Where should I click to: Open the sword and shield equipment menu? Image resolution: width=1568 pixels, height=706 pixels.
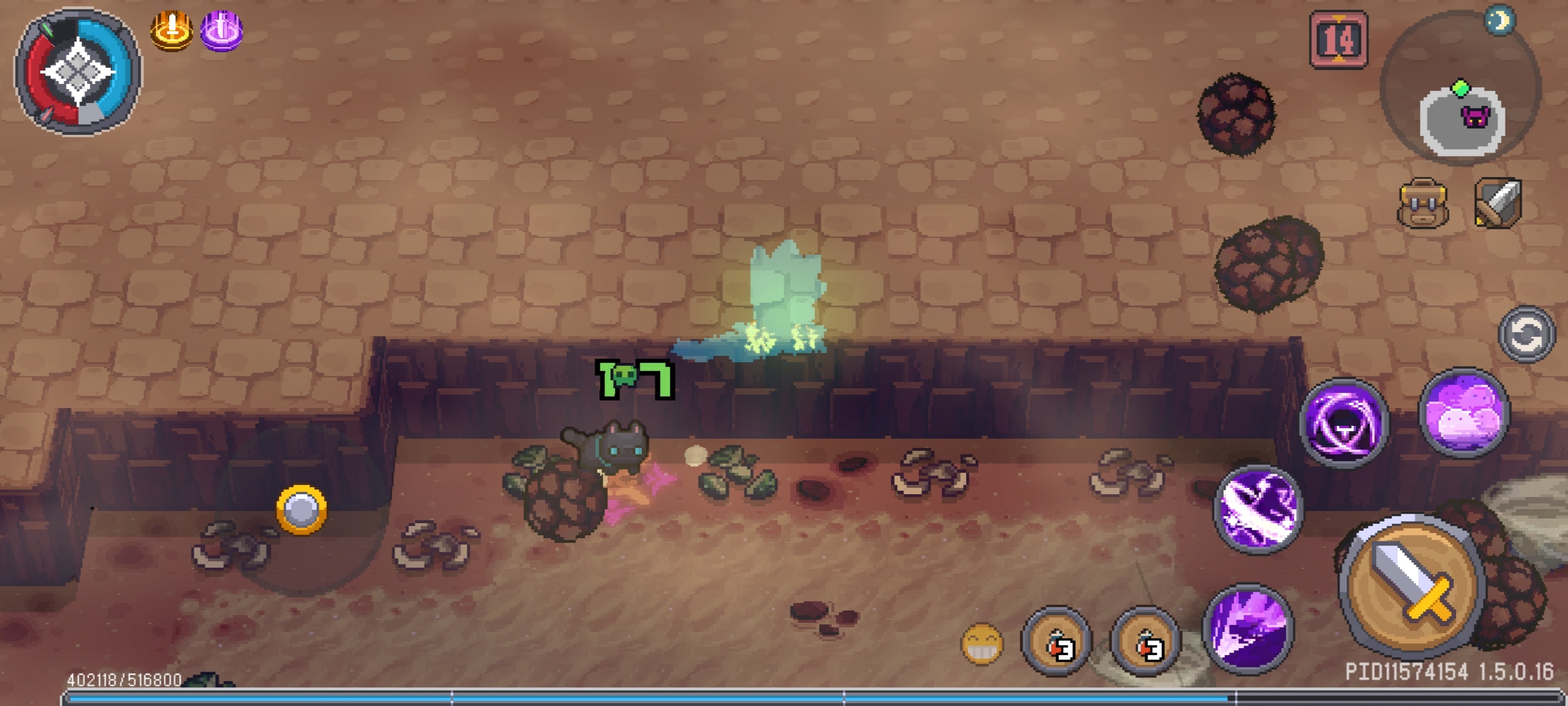pos(1498,203)
